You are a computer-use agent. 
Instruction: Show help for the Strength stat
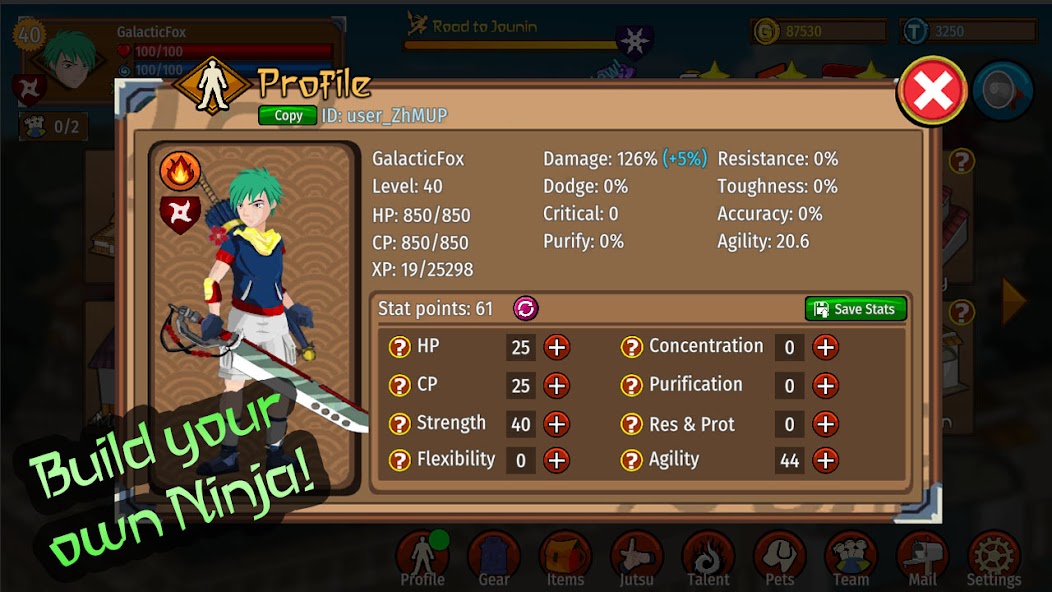pyautogui.click(x=400, y=424)
